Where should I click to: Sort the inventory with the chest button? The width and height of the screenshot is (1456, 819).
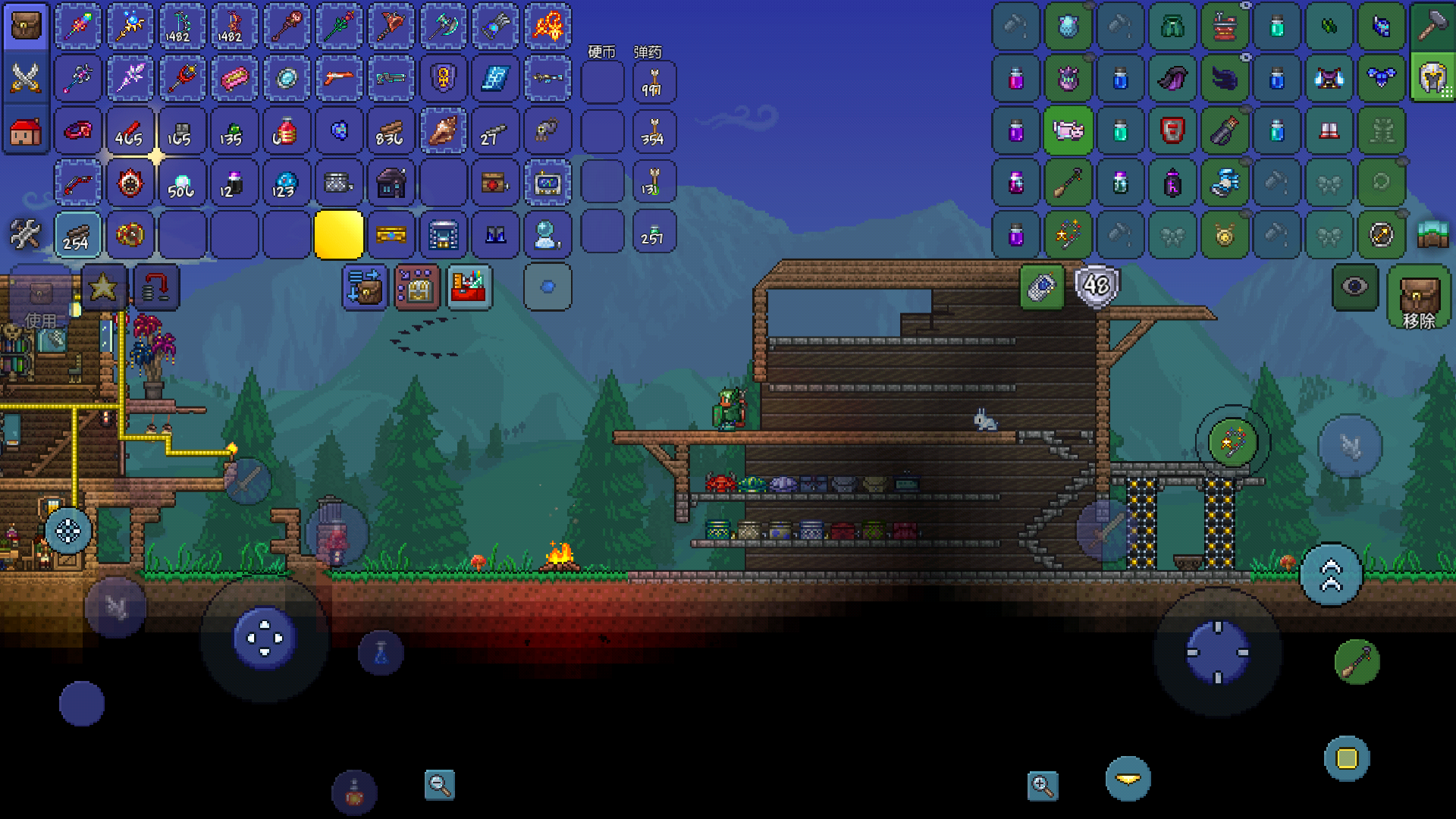click(416, 287)
